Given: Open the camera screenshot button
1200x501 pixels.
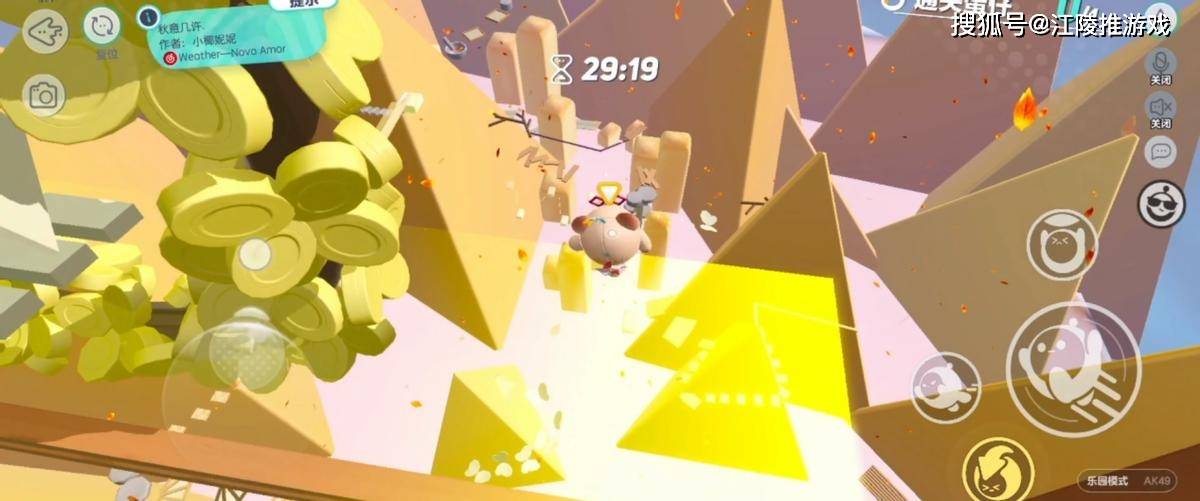Looking at the screenshot, I should pos(44,95).
